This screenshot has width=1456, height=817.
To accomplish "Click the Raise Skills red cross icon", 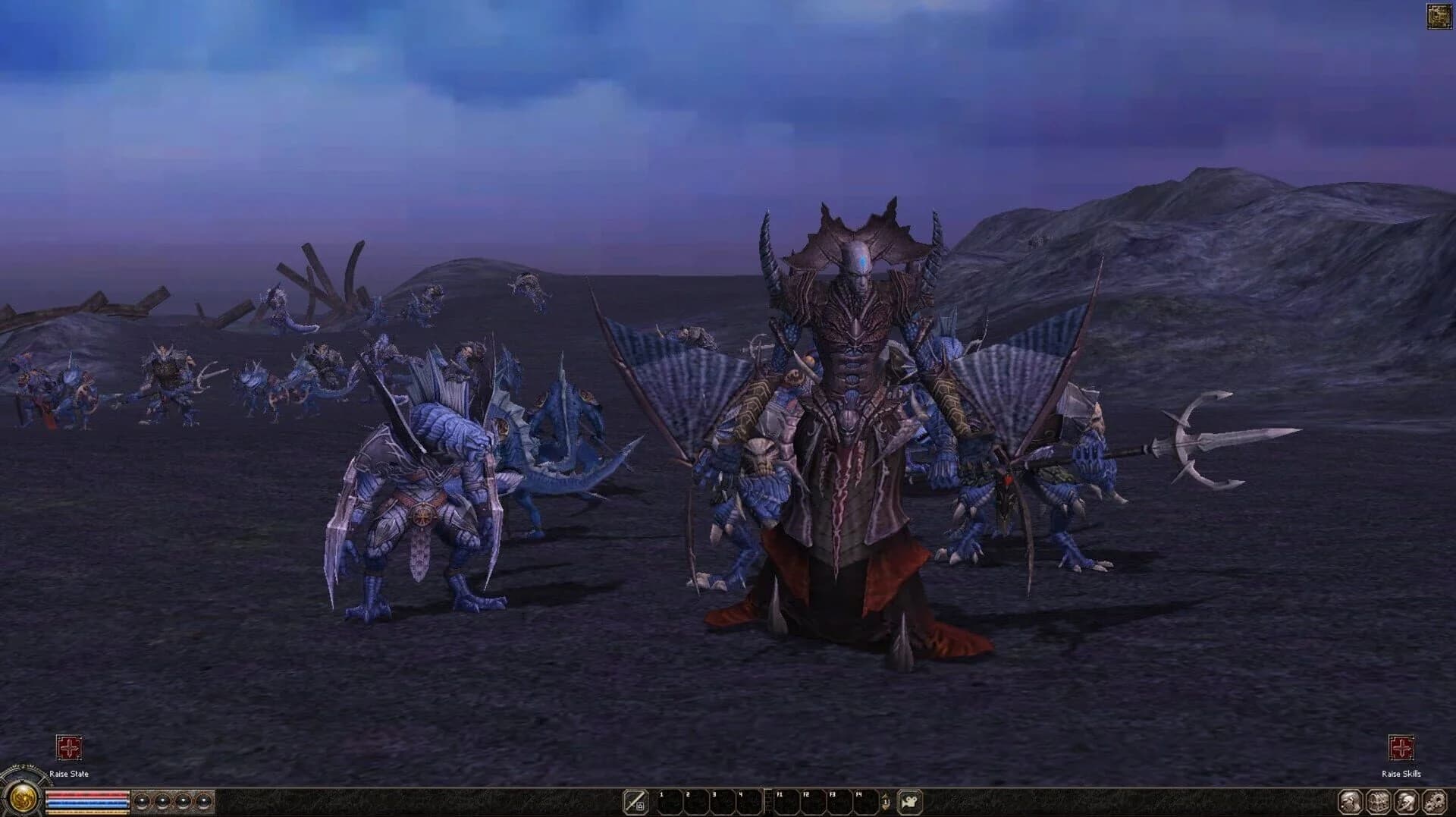I will click(x=1401, y=746).
